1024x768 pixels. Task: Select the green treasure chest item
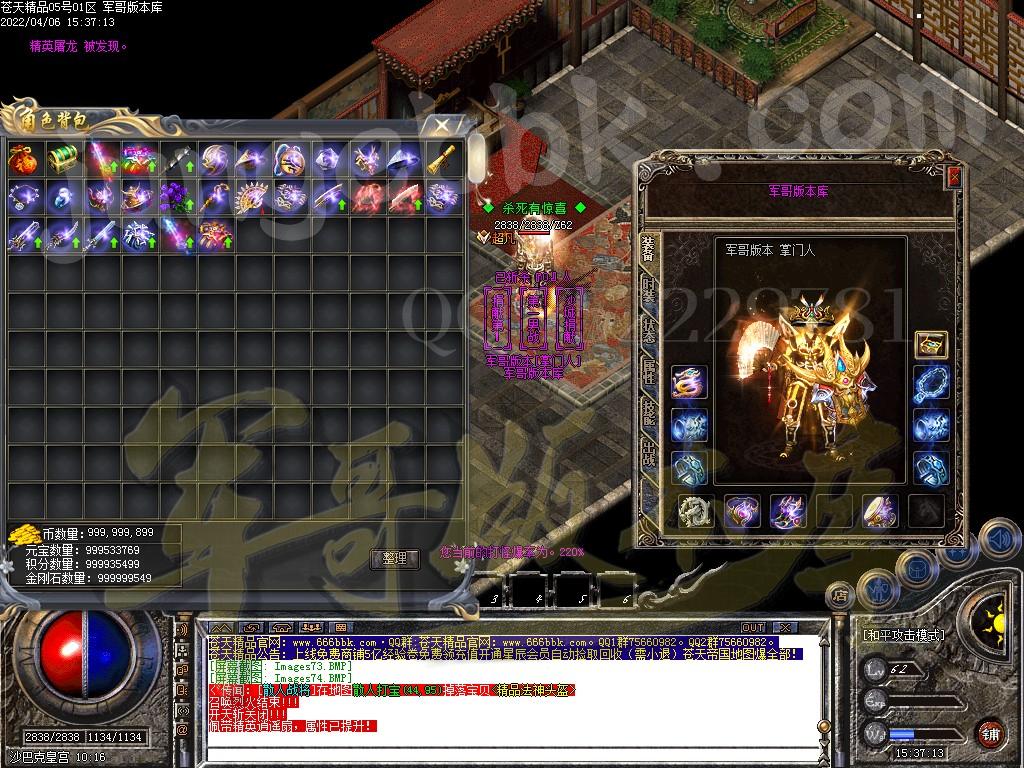[61, 158]
